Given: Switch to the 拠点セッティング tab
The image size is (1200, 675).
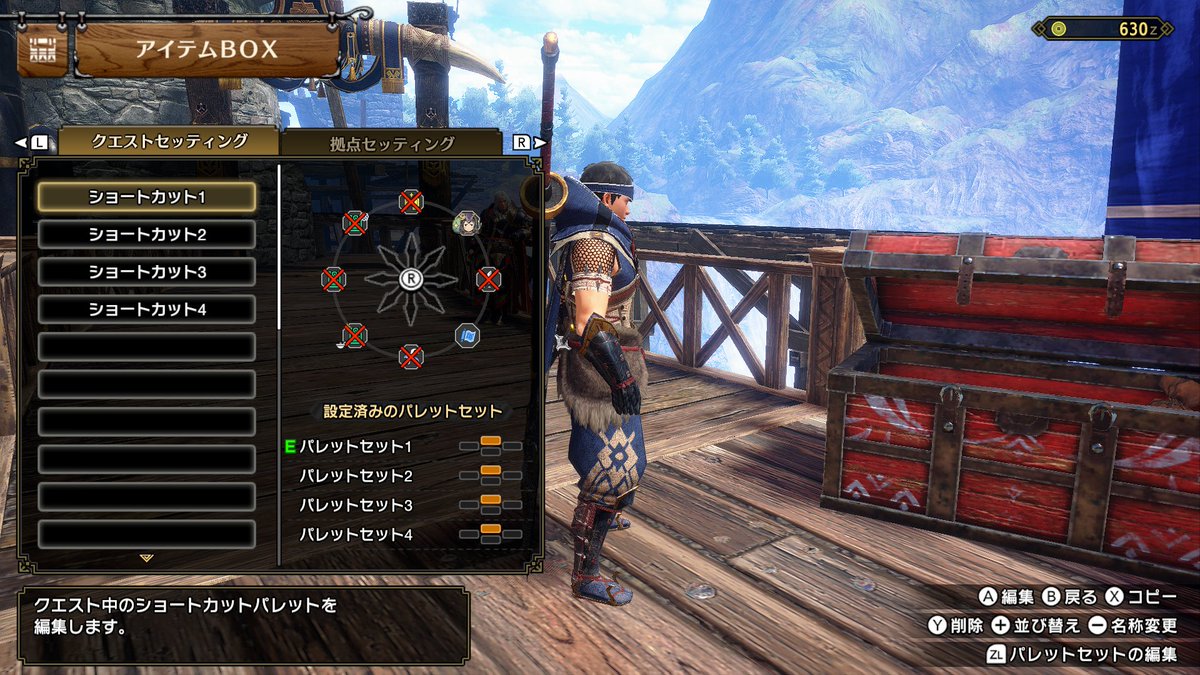Looking at the screenshot, I should pyautogui.click(x=392, y=143).
